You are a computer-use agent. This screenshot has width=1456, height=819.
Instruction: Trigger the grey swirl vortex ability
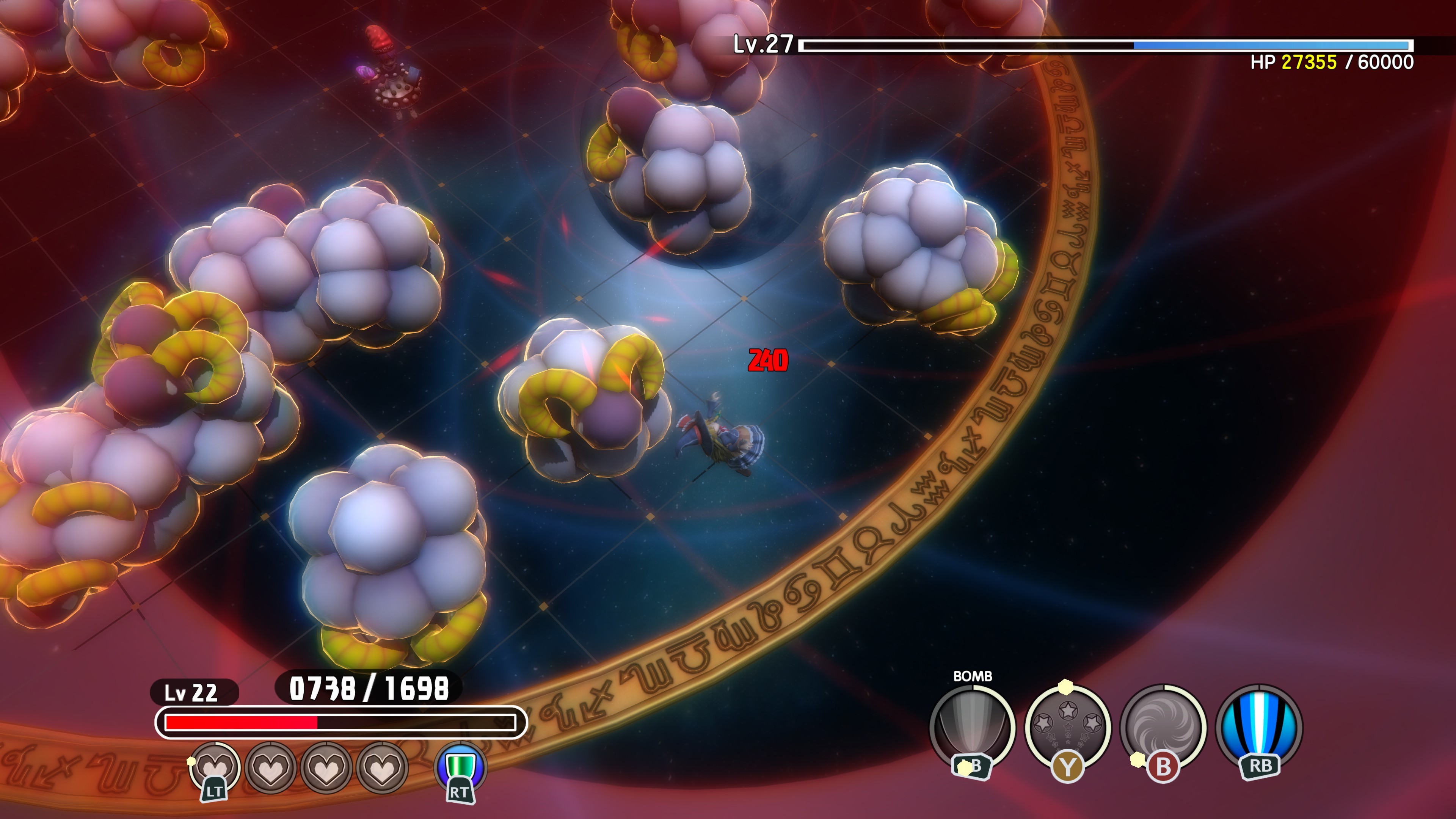(1163, 726)
